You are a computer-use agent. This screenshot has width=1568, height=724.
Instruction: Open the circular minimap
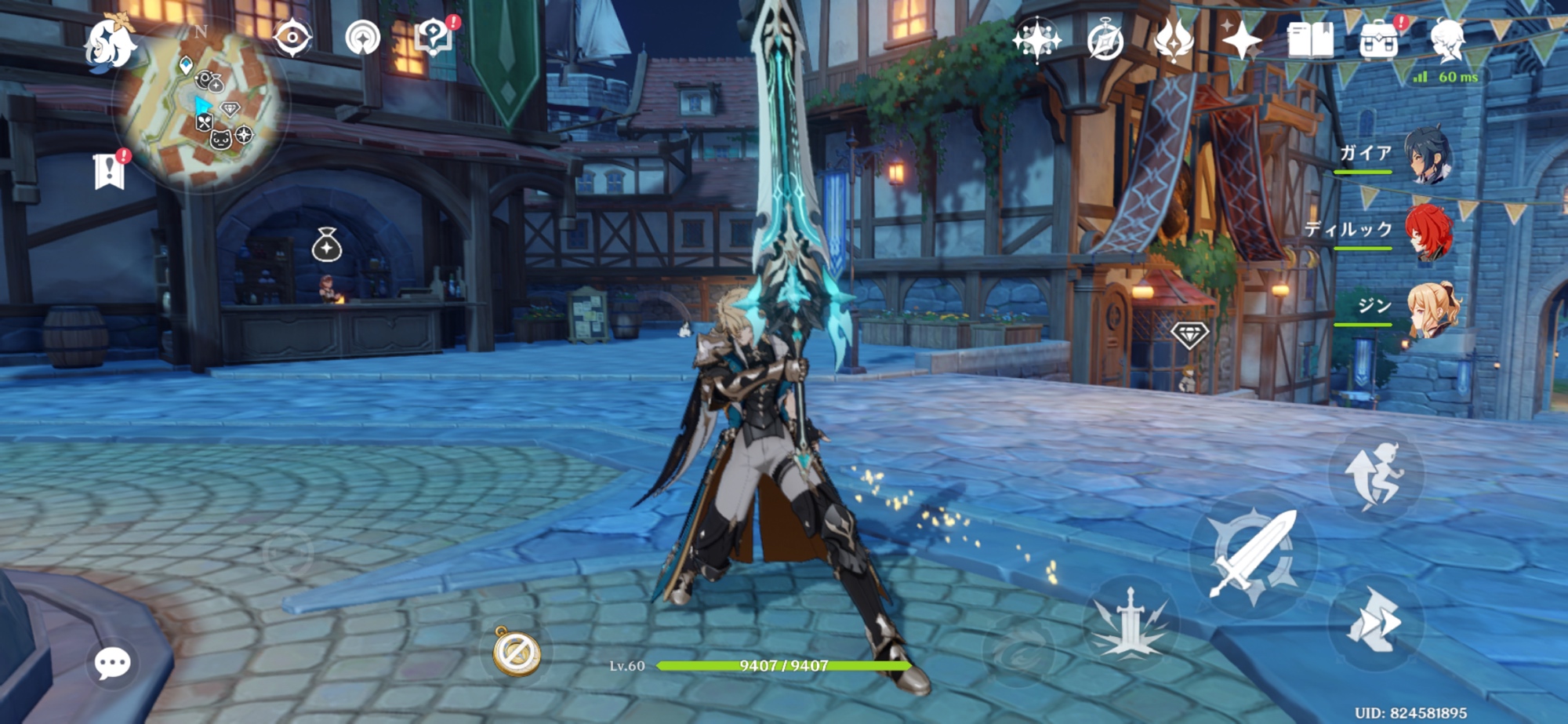click(x=202, y=106)
